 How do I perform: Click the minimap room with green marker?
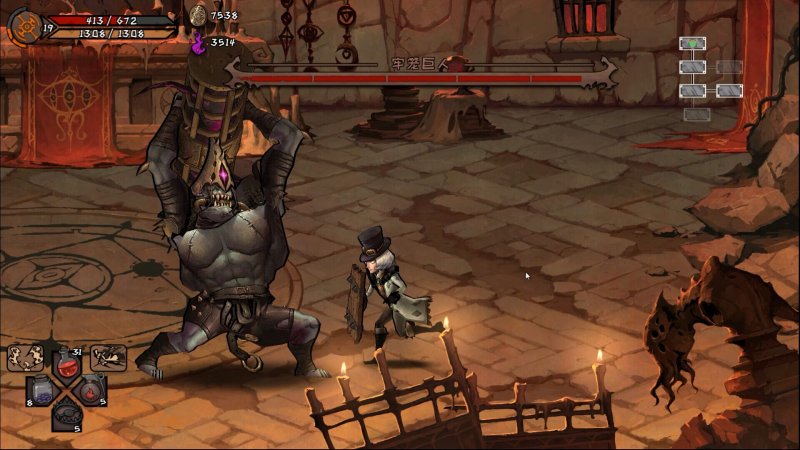tap(693, 43)
